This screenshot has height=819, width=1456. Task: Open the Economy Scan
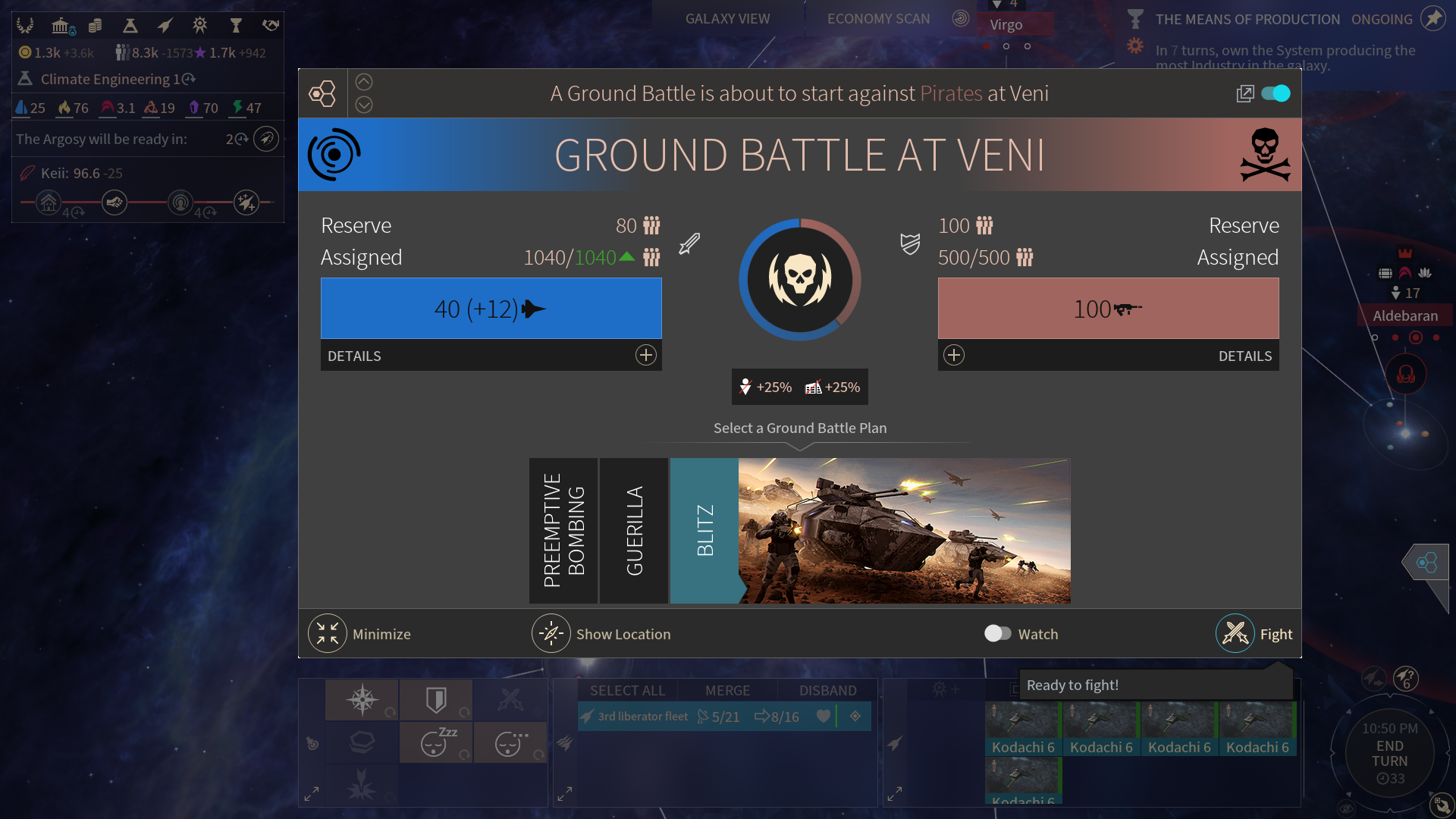pos(878,19)
